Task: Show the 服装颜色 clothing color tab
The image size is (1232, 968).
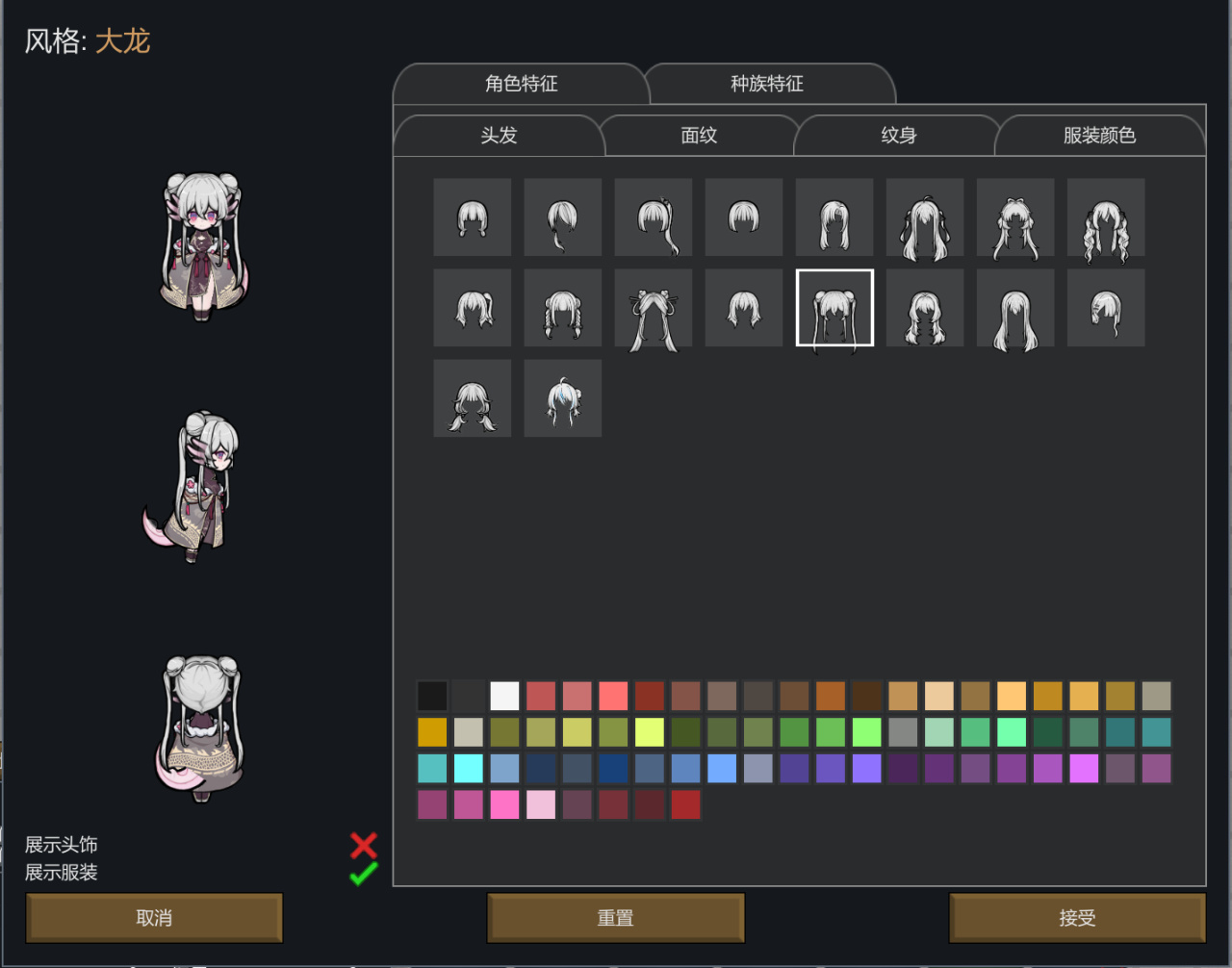Action: (x=1099, y=136)
